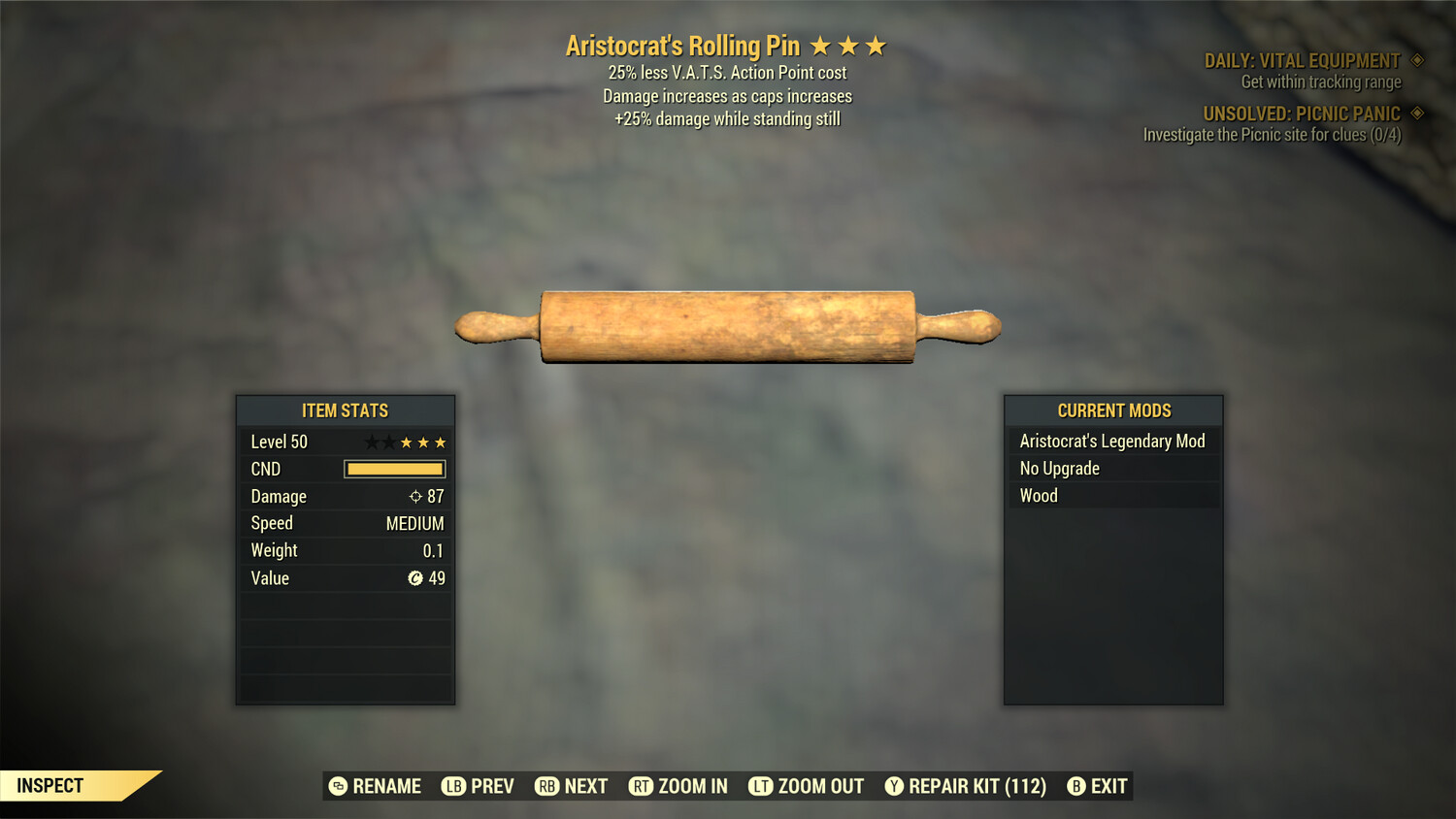Viewport: 1456px width, 819px height.
Task: Select the Aristocrat's Legendary Mod row
Action: [1112, 442]
